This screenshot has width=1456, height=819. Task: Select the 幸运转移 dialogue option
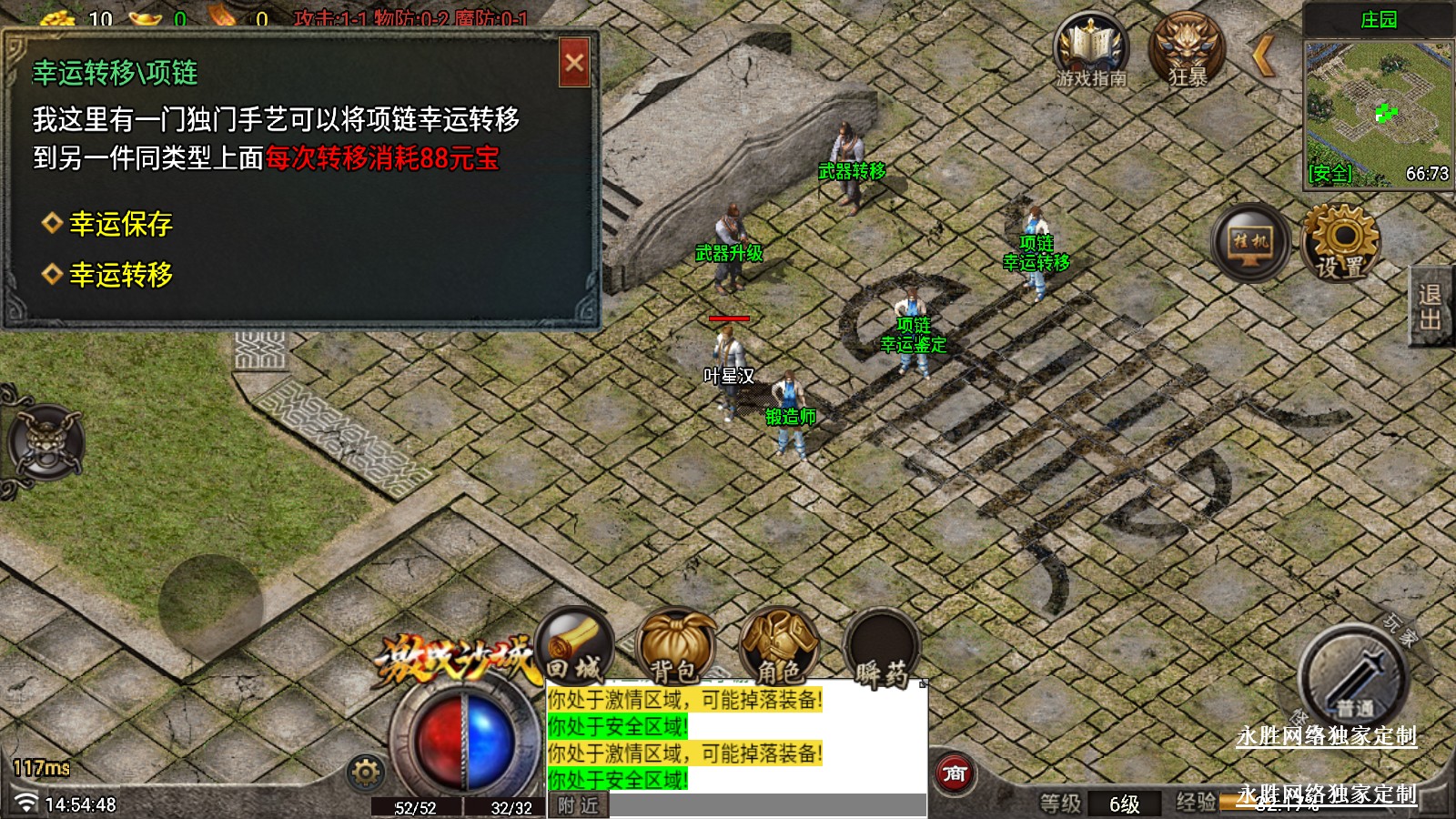120,275
